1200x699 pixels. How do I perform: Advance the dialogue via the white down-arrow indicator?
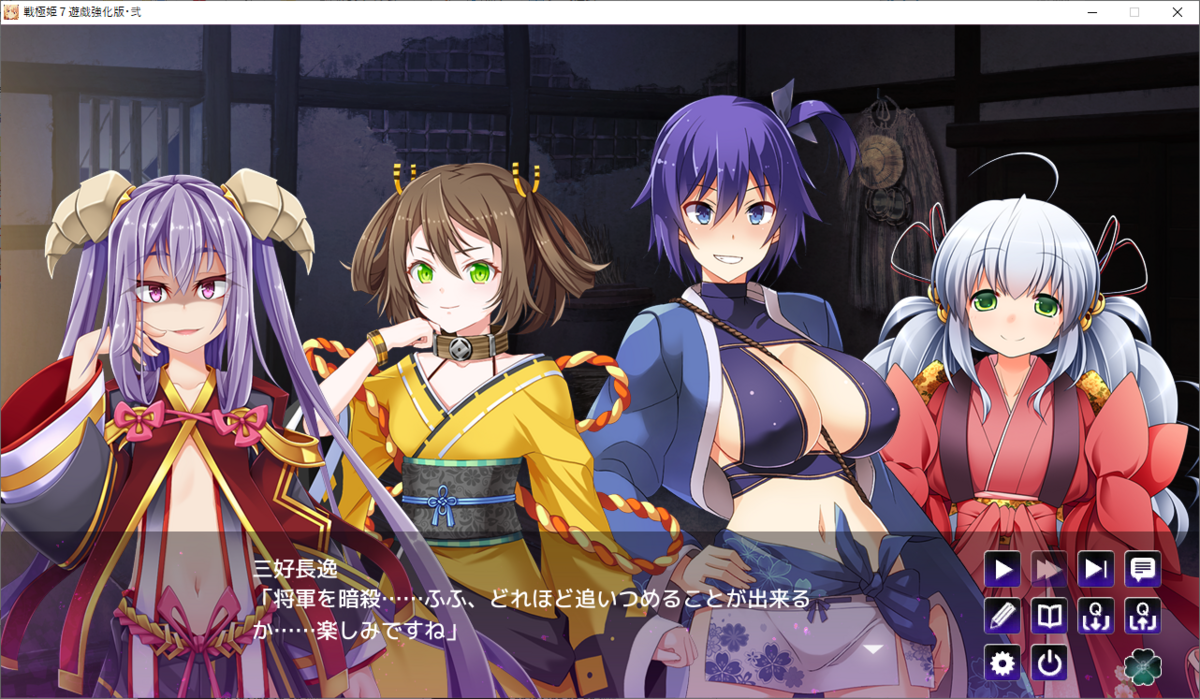pyautogui.click(x=873, y=649)
